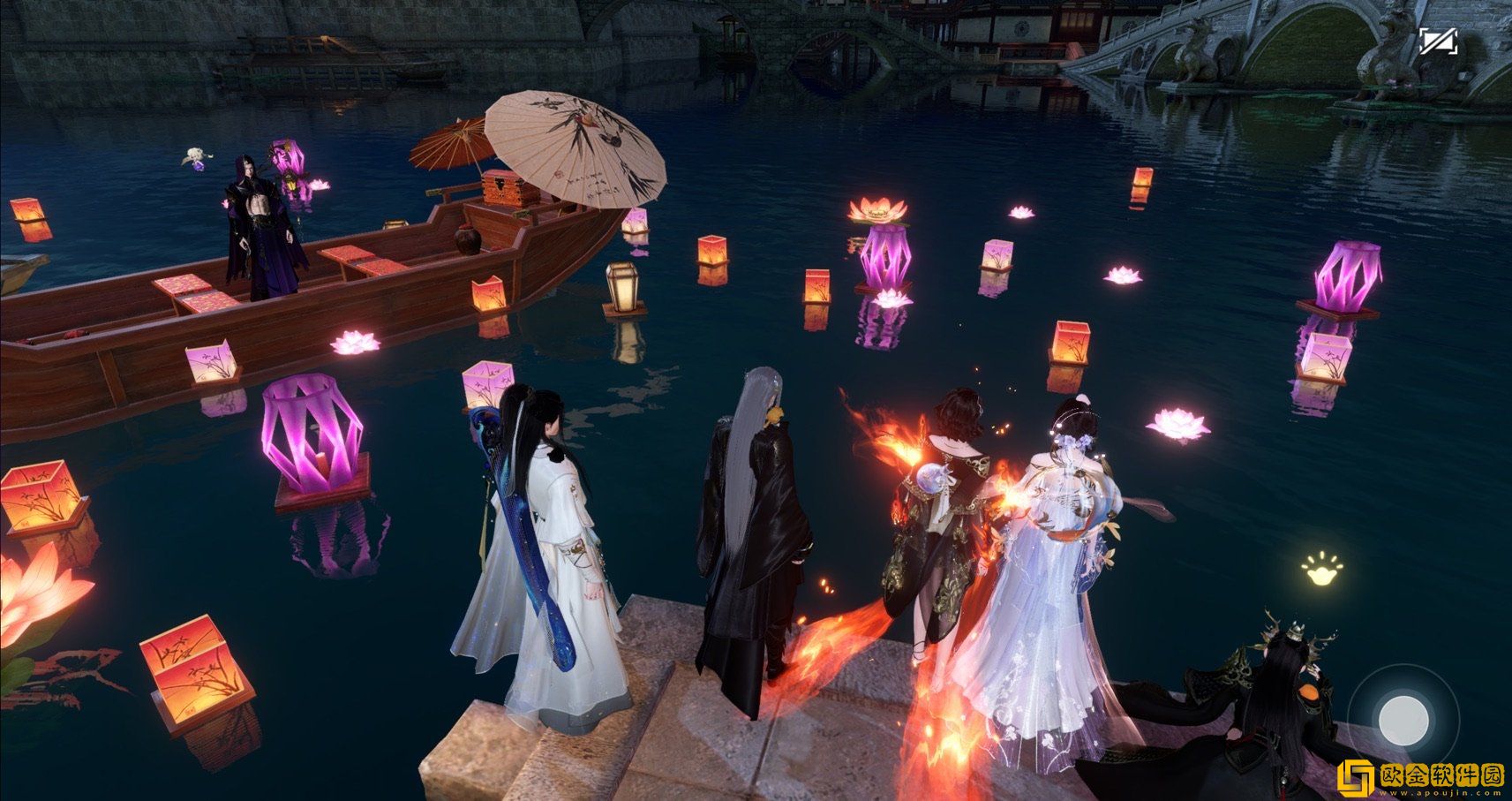Toggle the hide-interface icon with the slashed screen
1512x801 pixels.
(x=1438, y=42)
